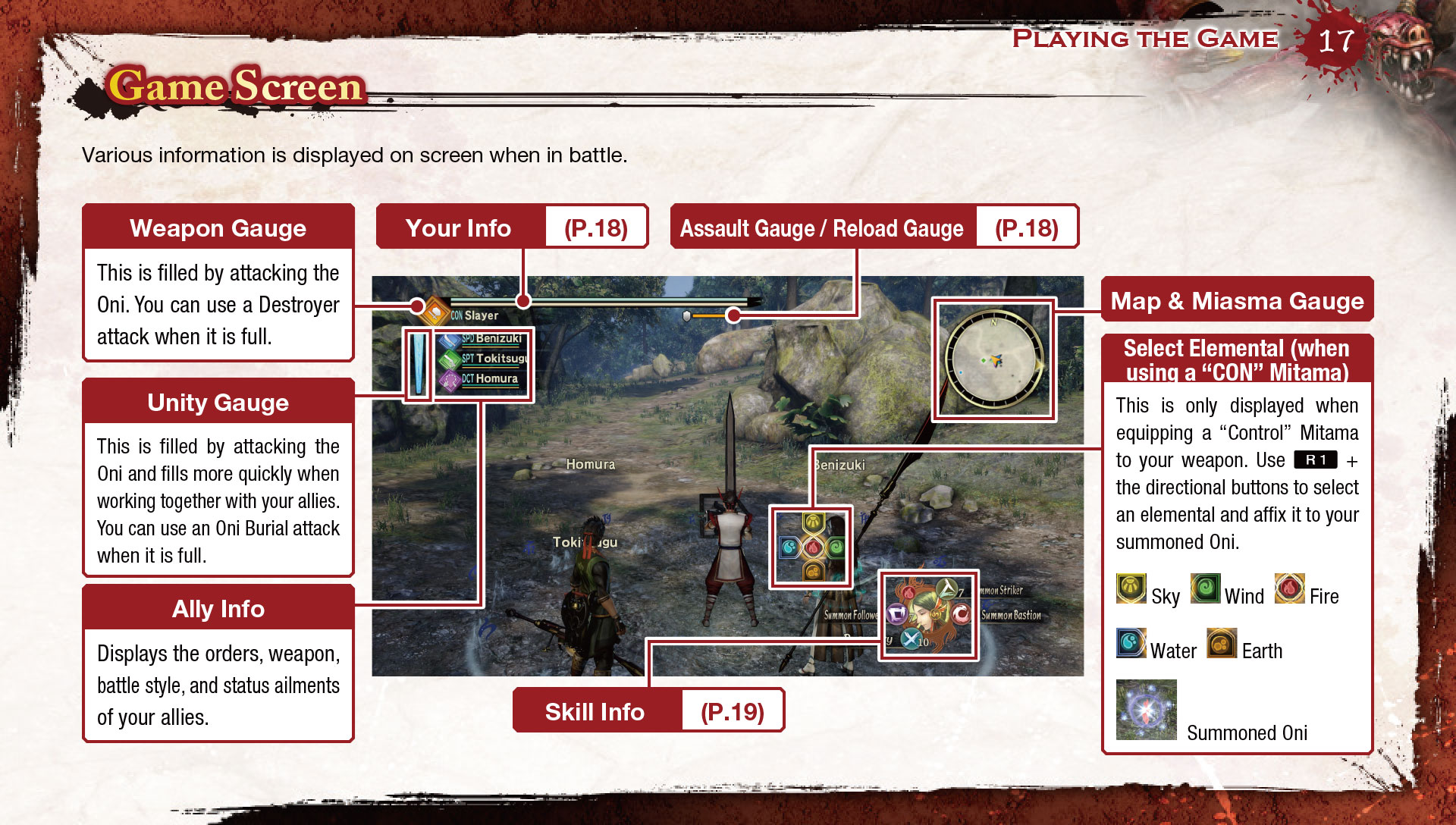1456x825 pixels.
Task: Open the Summoned Oni thumbnail
Action: click(1146, 710)
